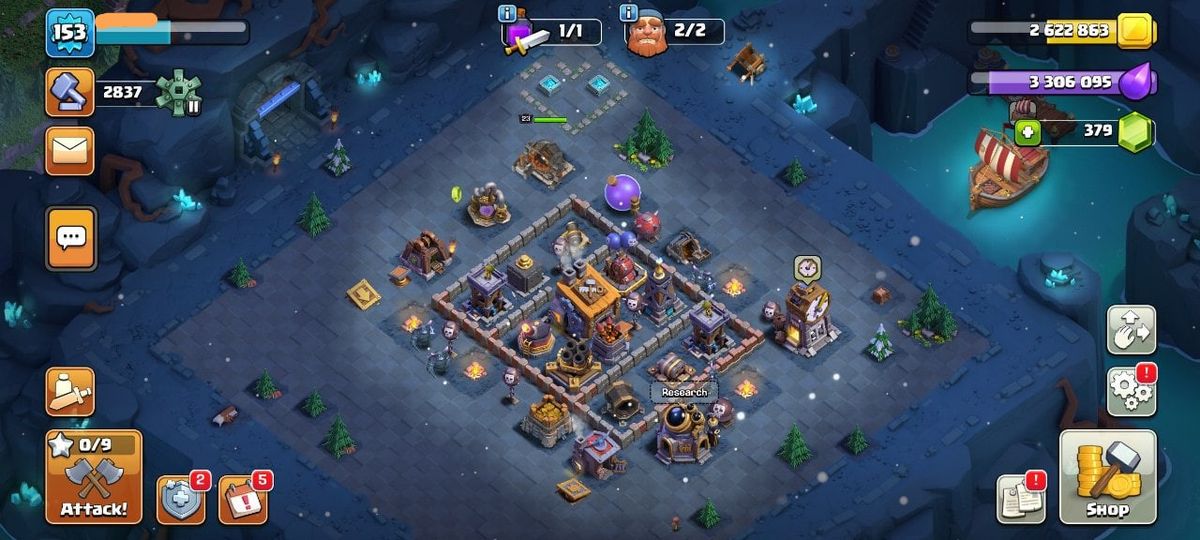This screenshot has height=540, width=1200.
Task: Open the events calendar with 5 alerts
Action: (243, 499)
